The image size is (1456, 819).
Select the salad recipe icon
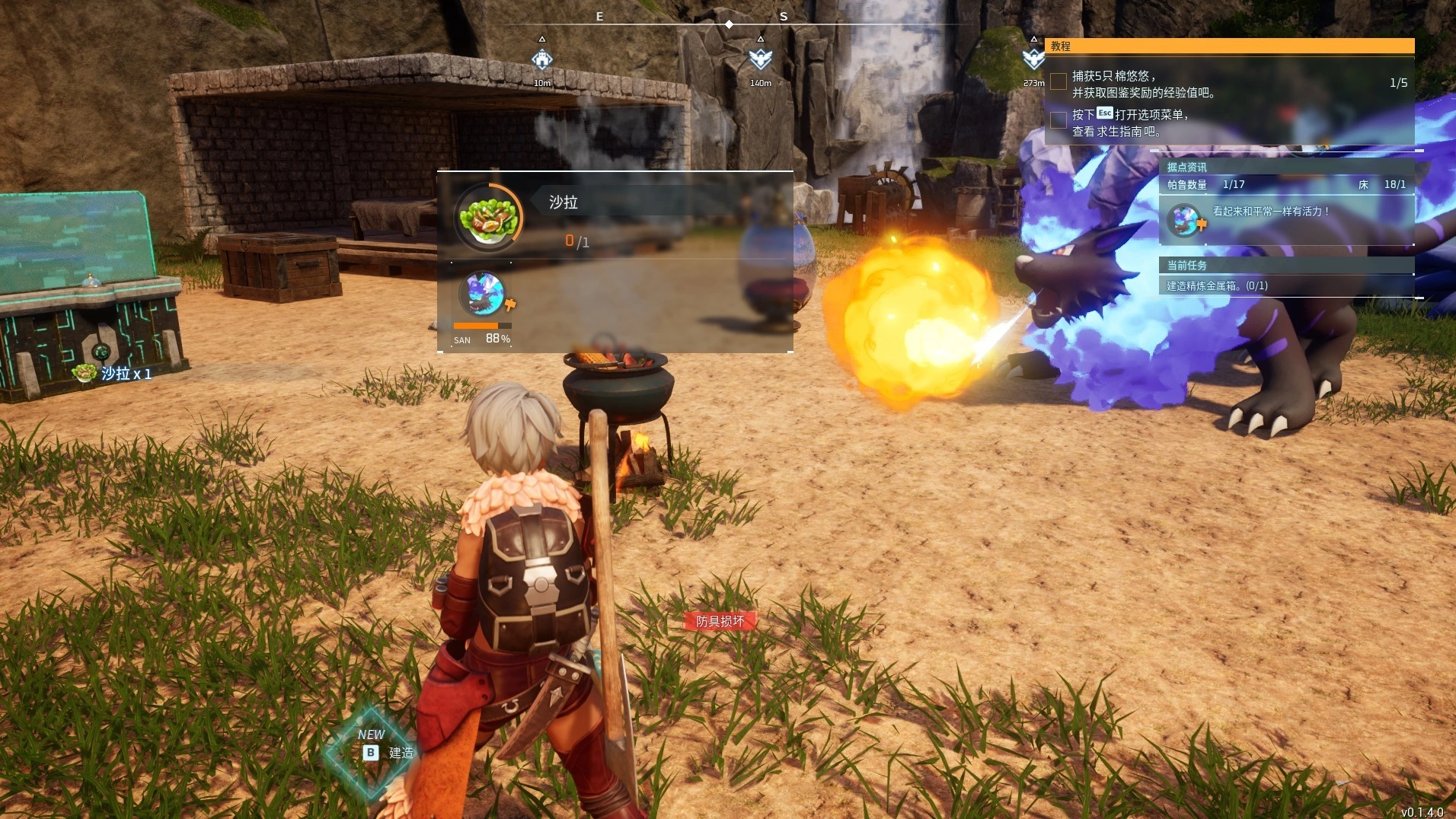tap(488, 217)
